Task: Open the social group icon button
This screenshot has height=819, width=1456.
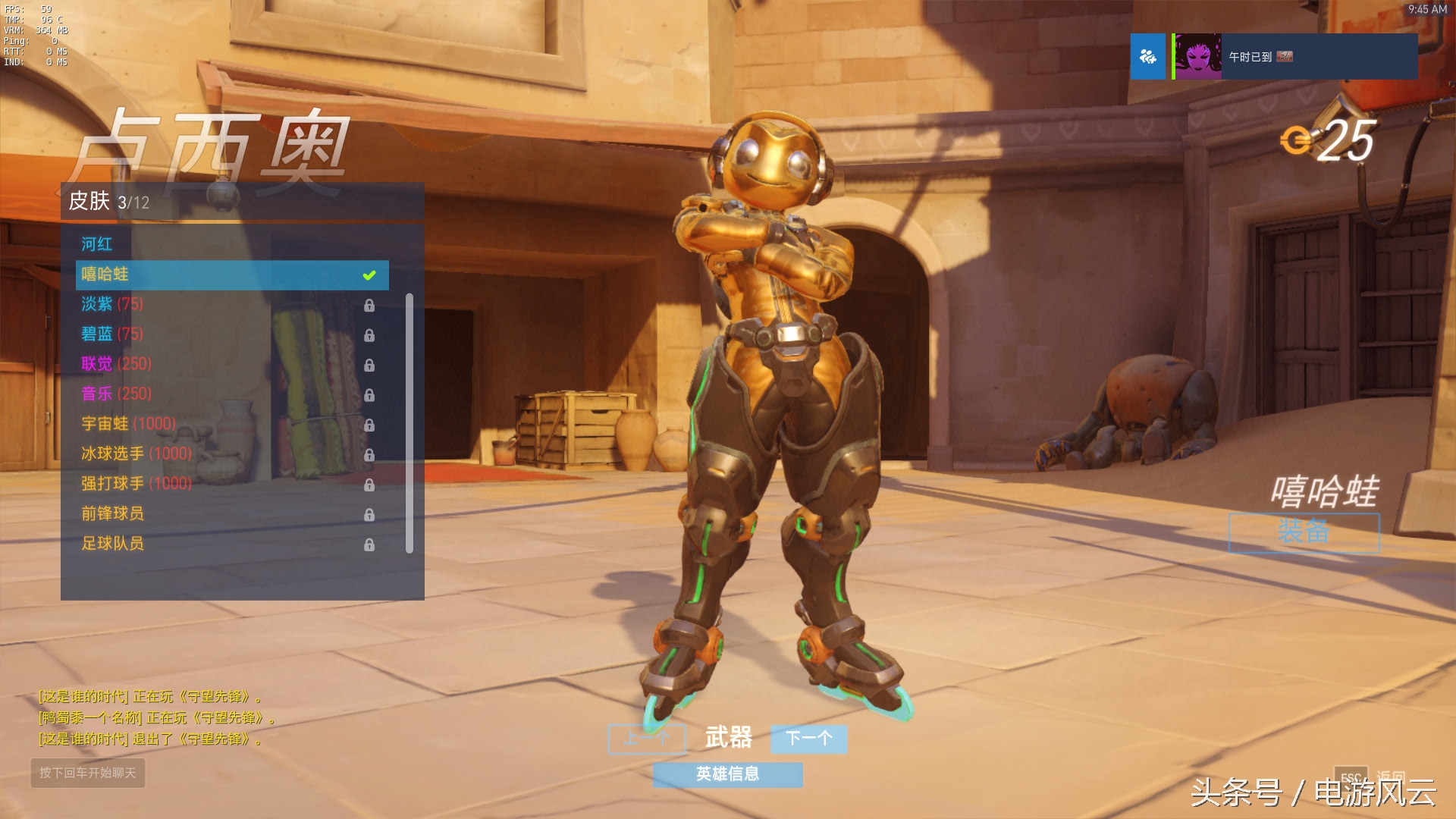Action: [x=1148, y=57]
